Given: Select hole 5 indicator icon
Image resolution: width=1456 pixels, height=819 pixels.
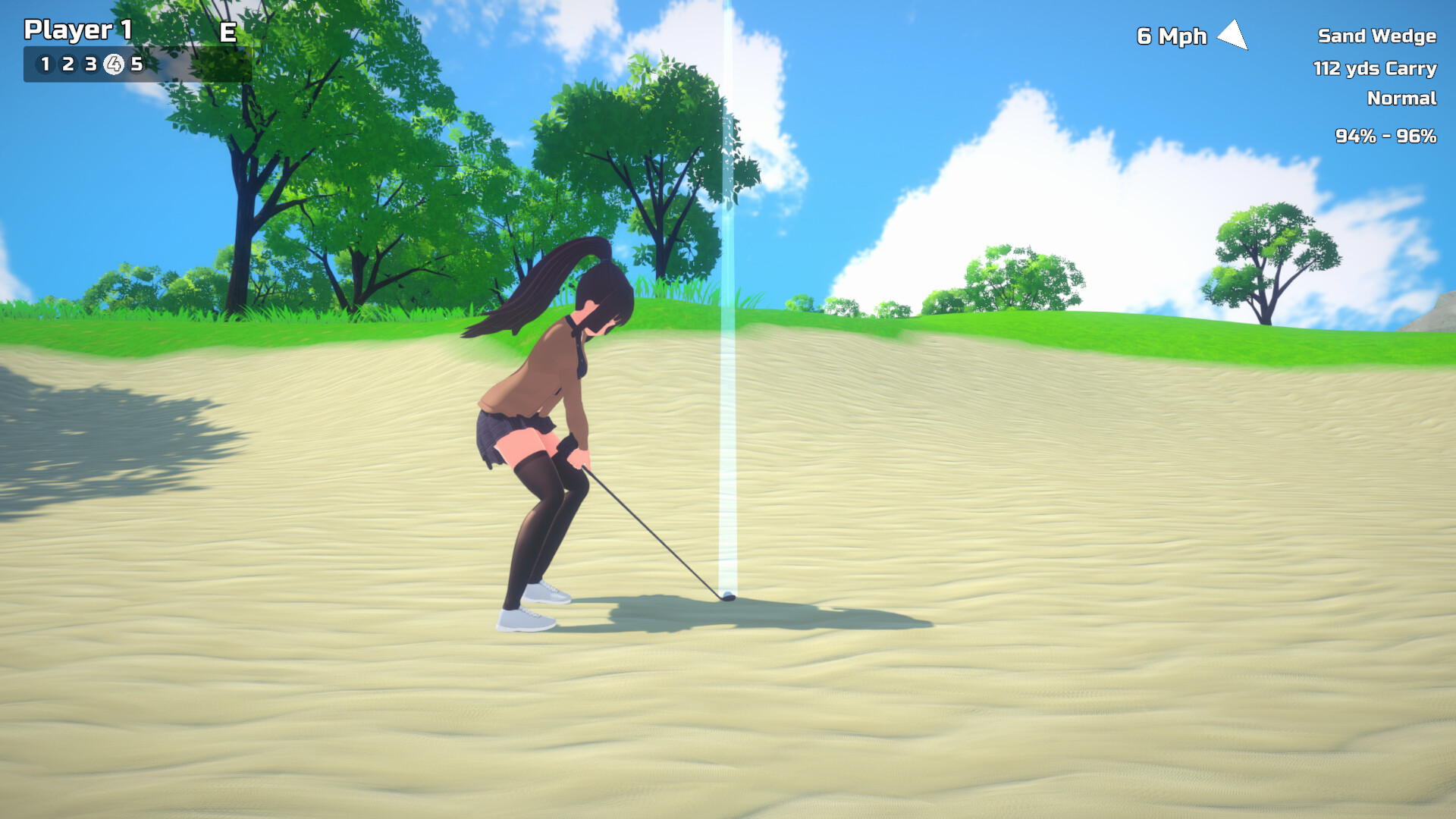Looking at the screenshot, I should 137,65.
